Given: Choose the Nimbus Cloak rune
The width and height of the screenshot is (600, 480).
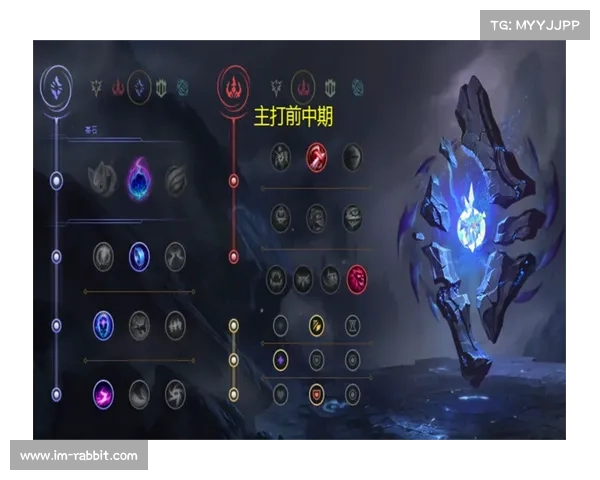Looking at the screenshot, I should coord(176,256).
